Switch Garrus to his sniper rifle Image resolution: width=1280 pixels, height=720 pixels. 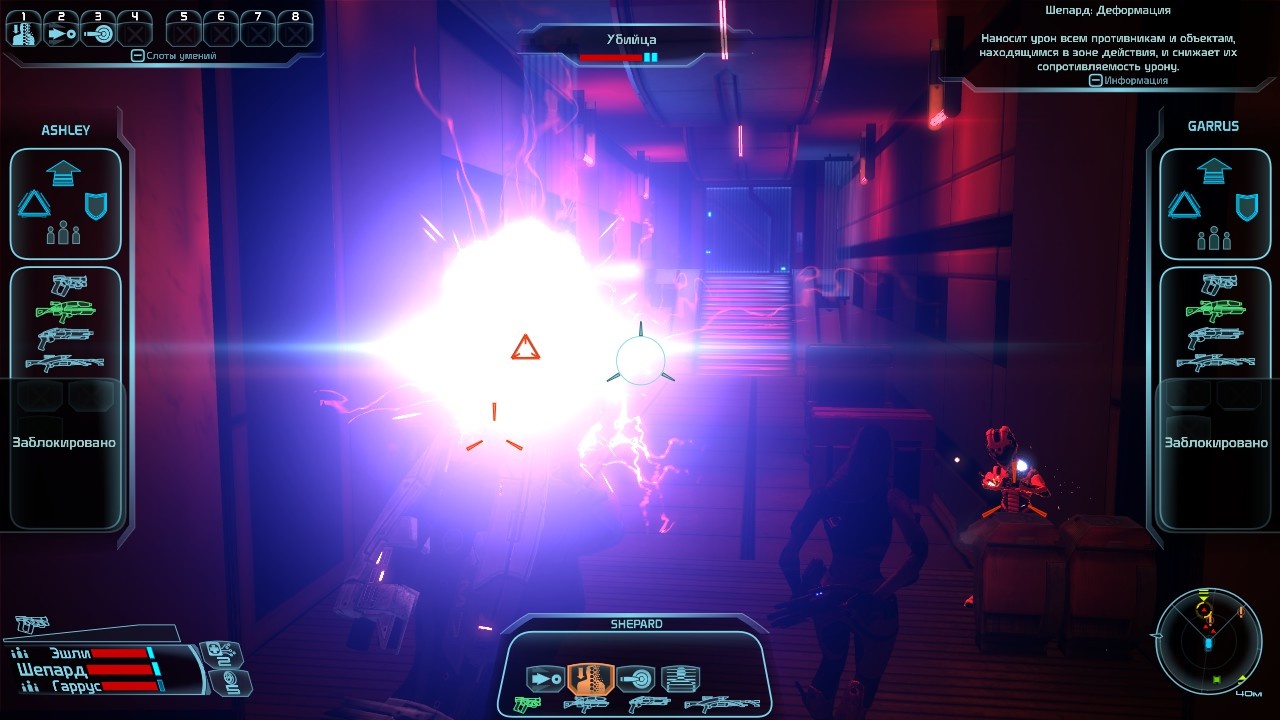[1215, 362]
